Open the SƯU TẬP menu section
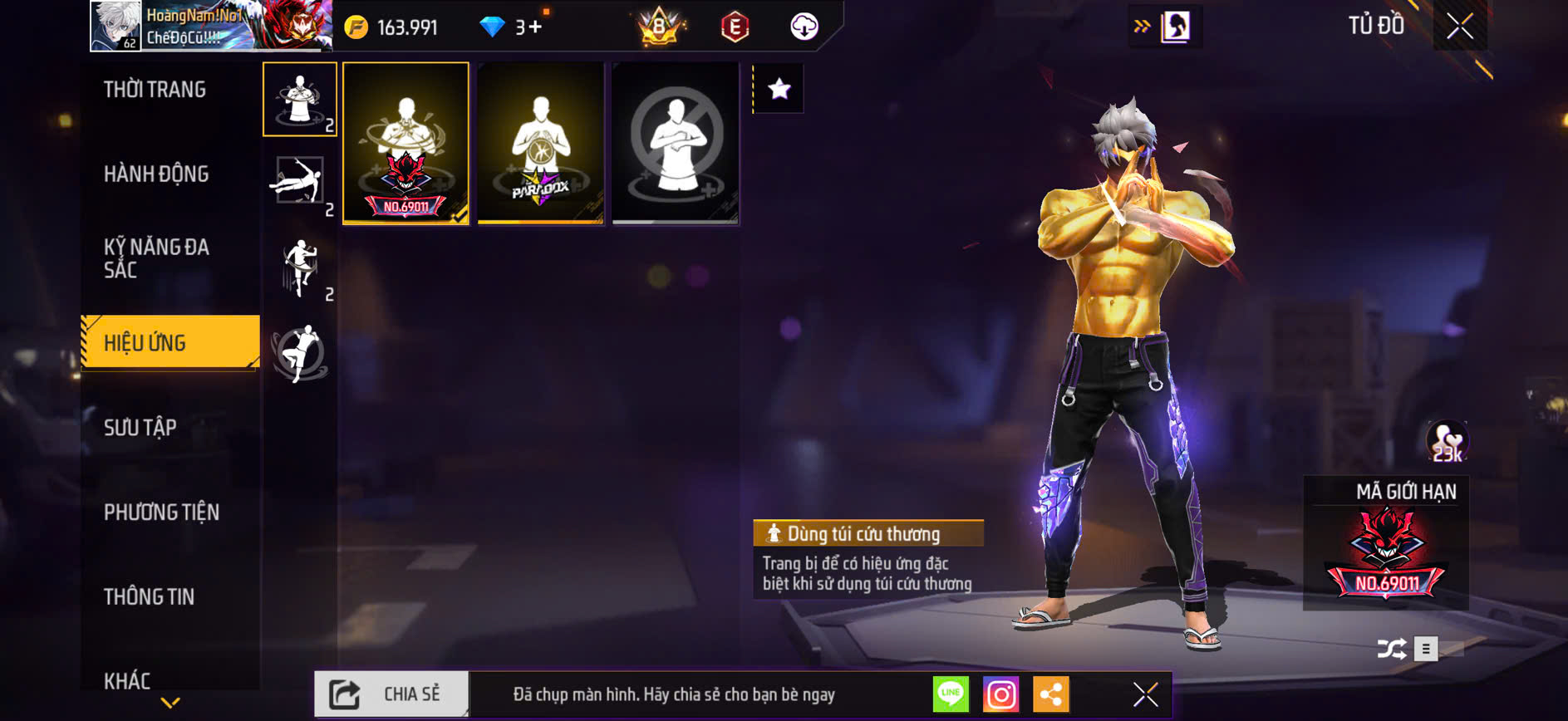Image resolution: width=1568 pixels, height=721 pixels. coord(138,427)
